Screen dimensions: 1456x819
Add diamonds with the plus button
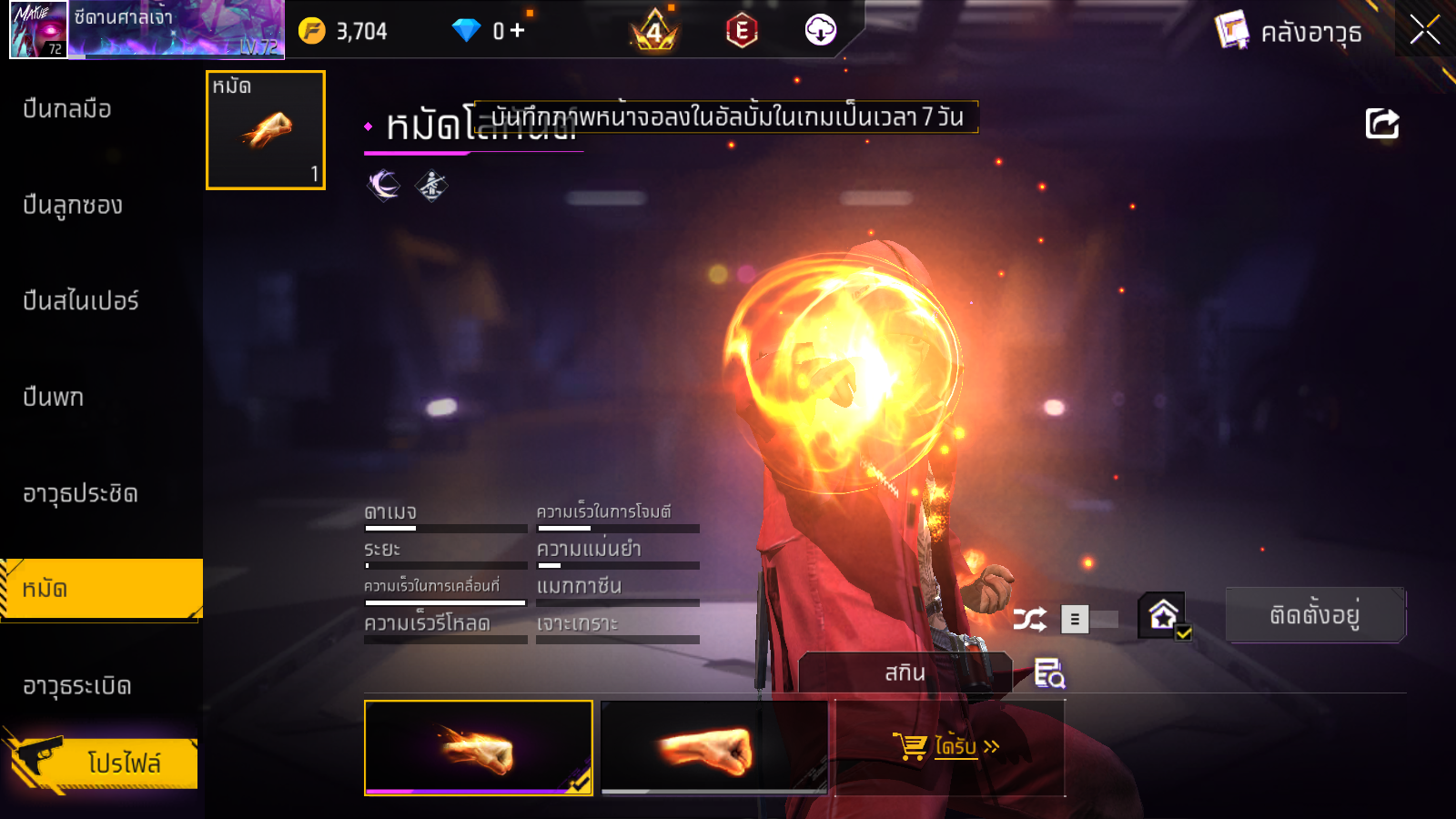point(518,31)
